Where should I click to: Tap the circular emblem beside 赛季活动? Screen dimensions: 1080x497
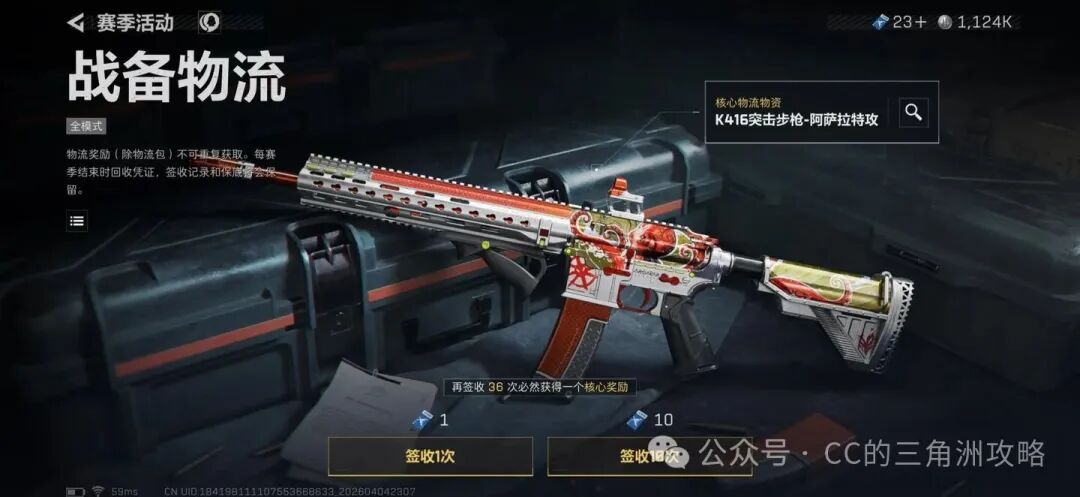(x=209, y=22)
